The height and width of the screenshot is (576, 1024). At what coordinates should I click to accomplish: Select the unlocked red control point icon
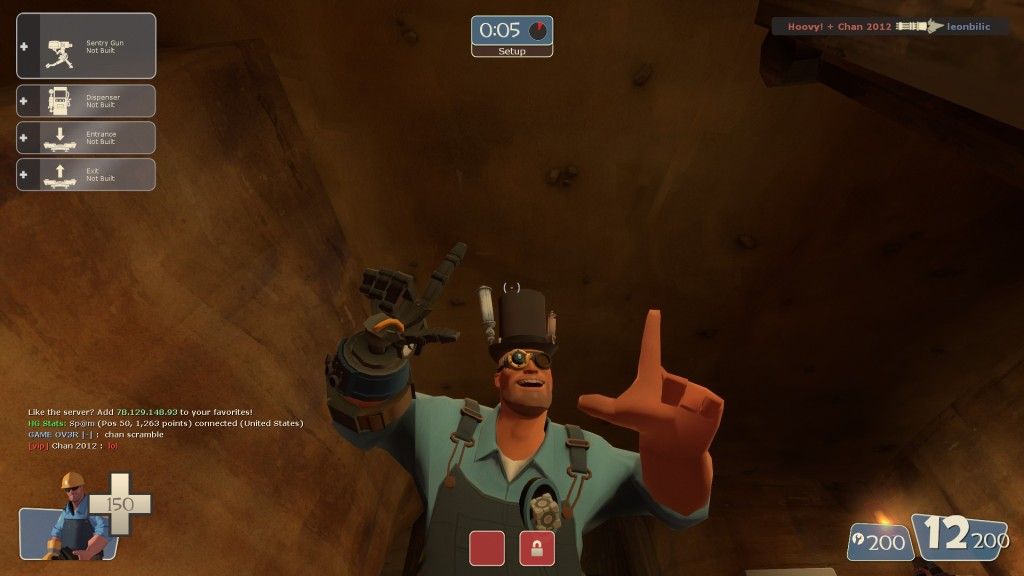tap(487, 548)
